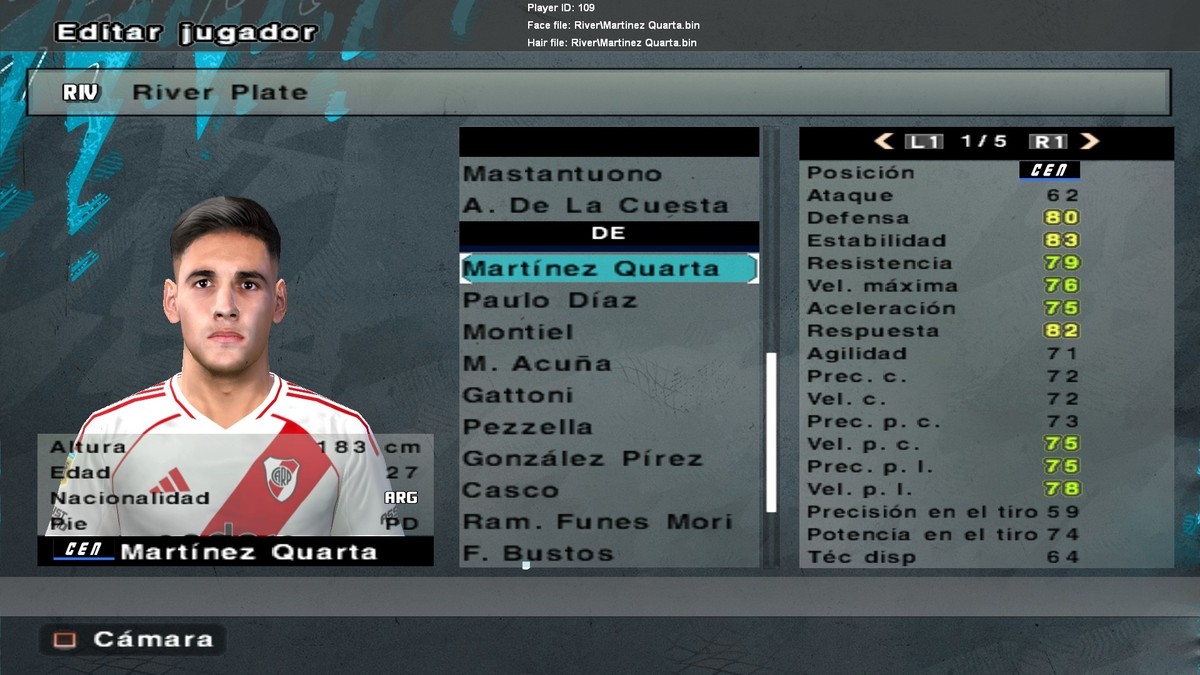Viewport: 1200px width, 675px height.
Task: Choose A. De La Cuesta from the list
Action: coord(595,206)
